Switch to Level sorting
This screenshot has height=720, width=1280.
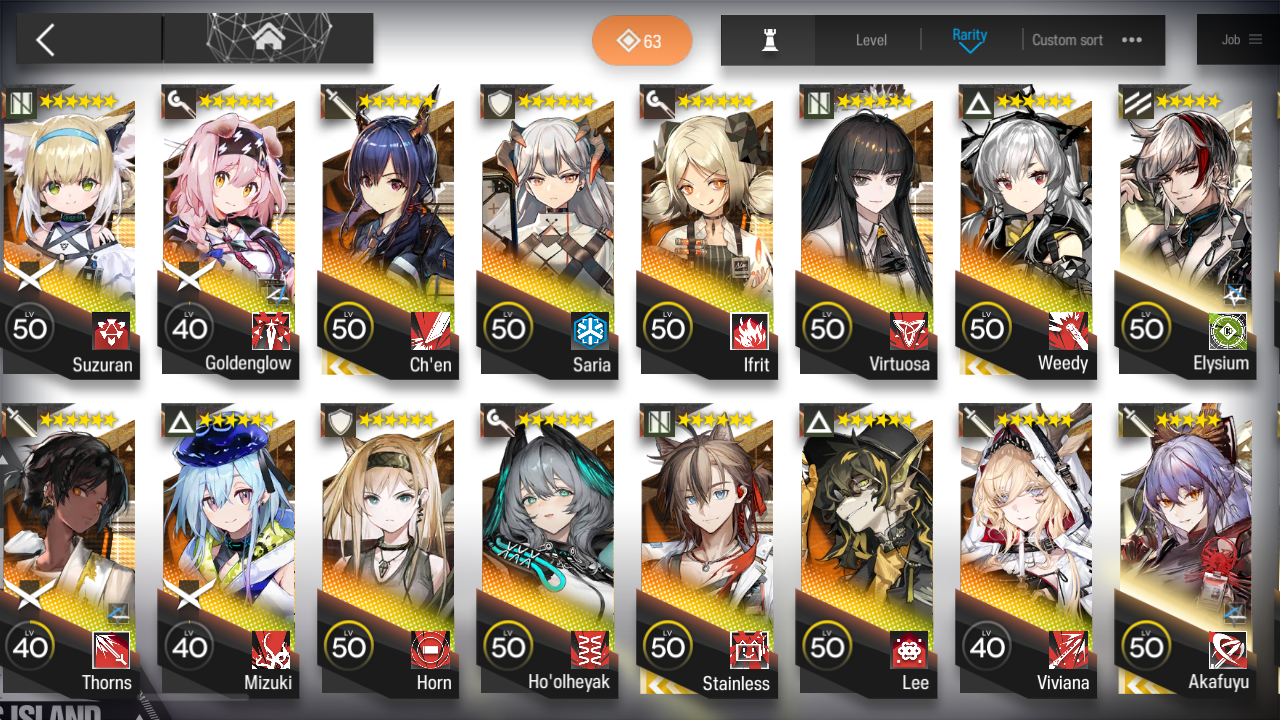pyautogui.click(x=870, y=40)
